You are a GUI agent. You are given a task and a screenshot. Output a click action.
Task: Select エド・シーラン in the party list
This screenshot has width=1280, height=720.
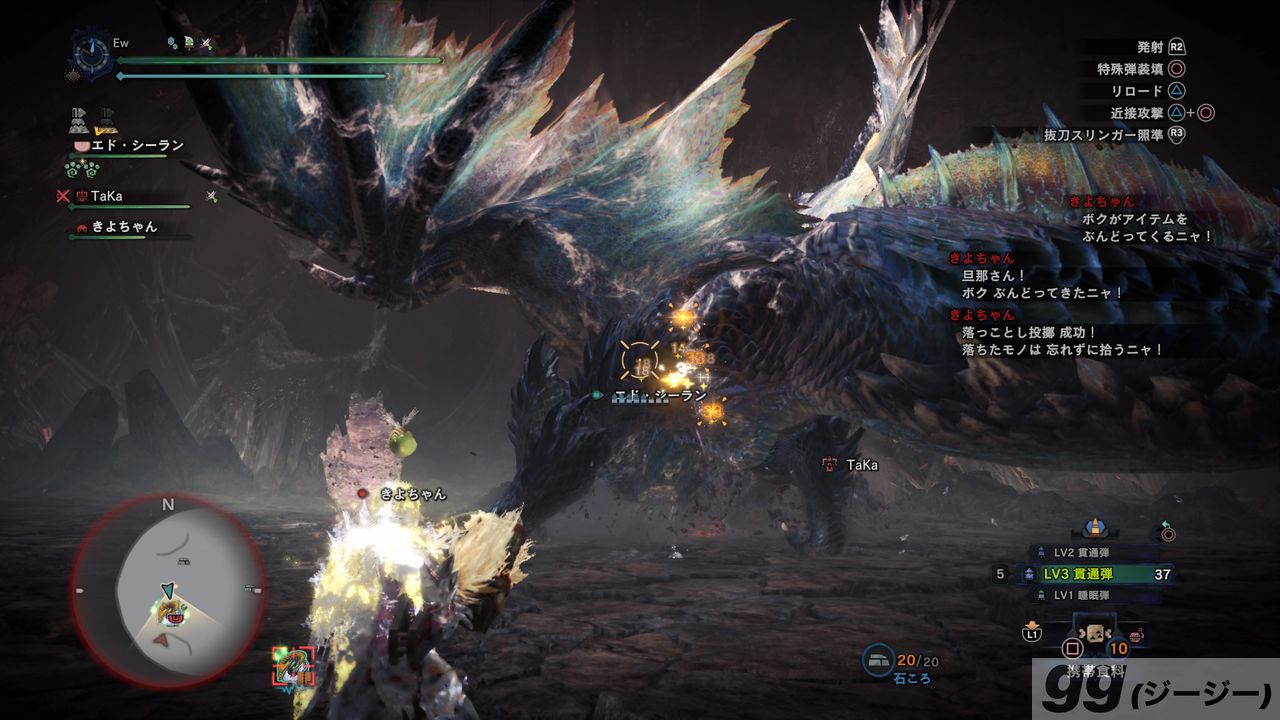click(x=137, y=146)
